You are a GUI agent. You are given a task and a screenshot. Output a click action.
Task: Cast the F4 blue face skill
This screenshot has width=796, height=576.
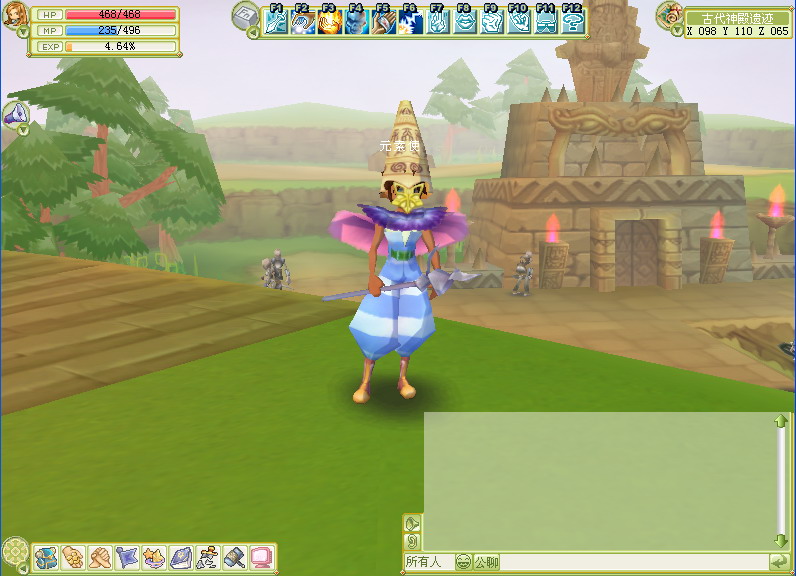[356, 22]
